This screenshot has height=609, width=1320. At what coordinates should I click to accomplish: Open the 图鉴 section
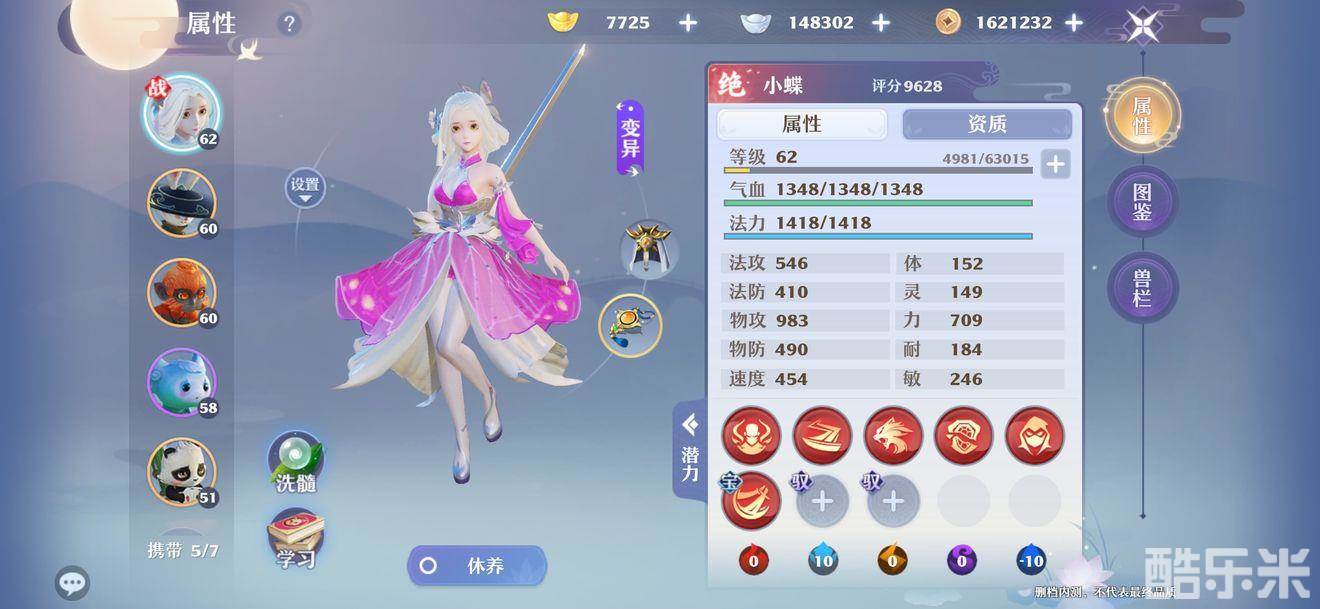click(1142, 202)
